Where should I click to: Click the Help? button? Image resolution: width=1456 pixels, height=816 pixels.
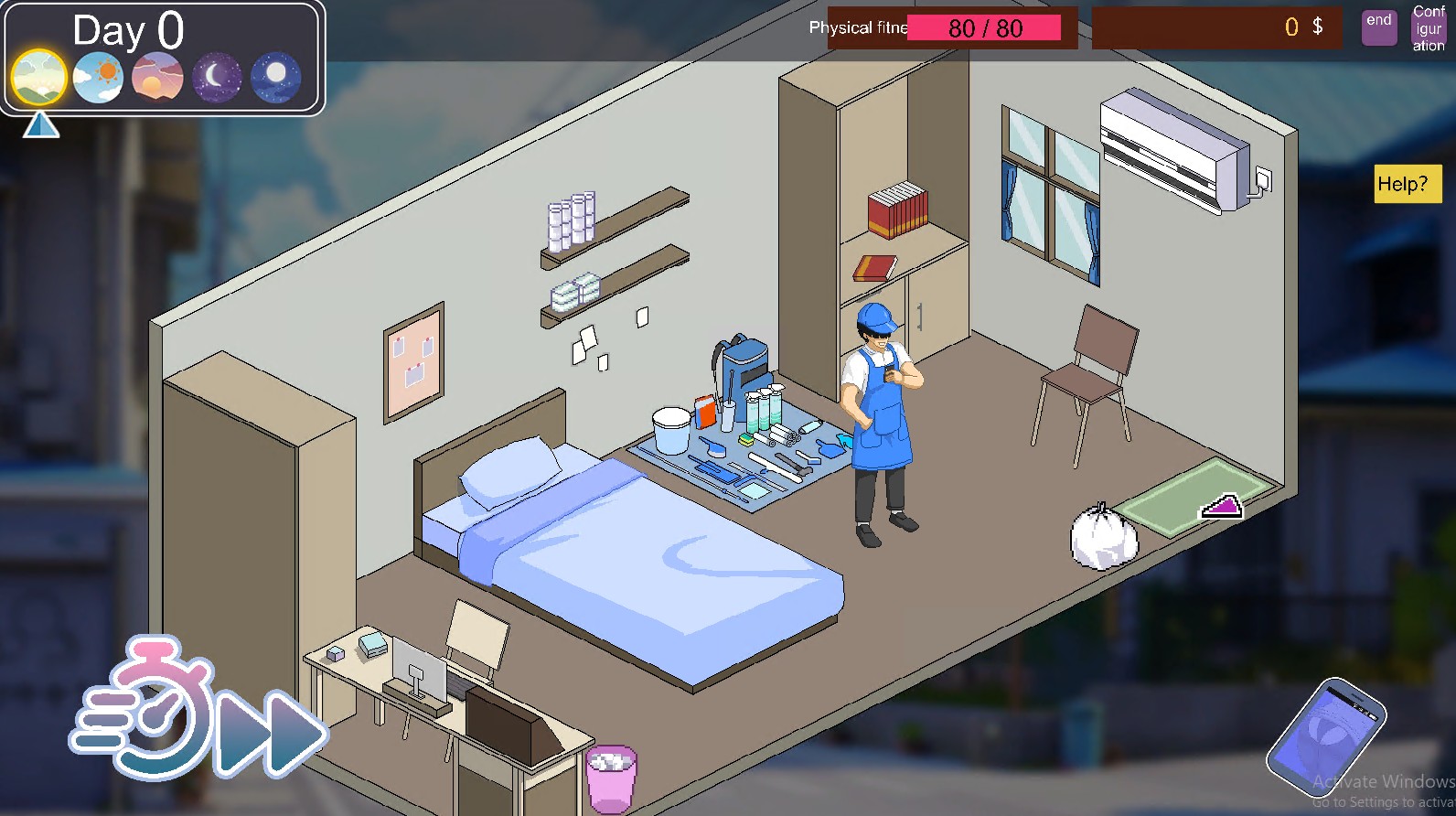pos(1407,185)
